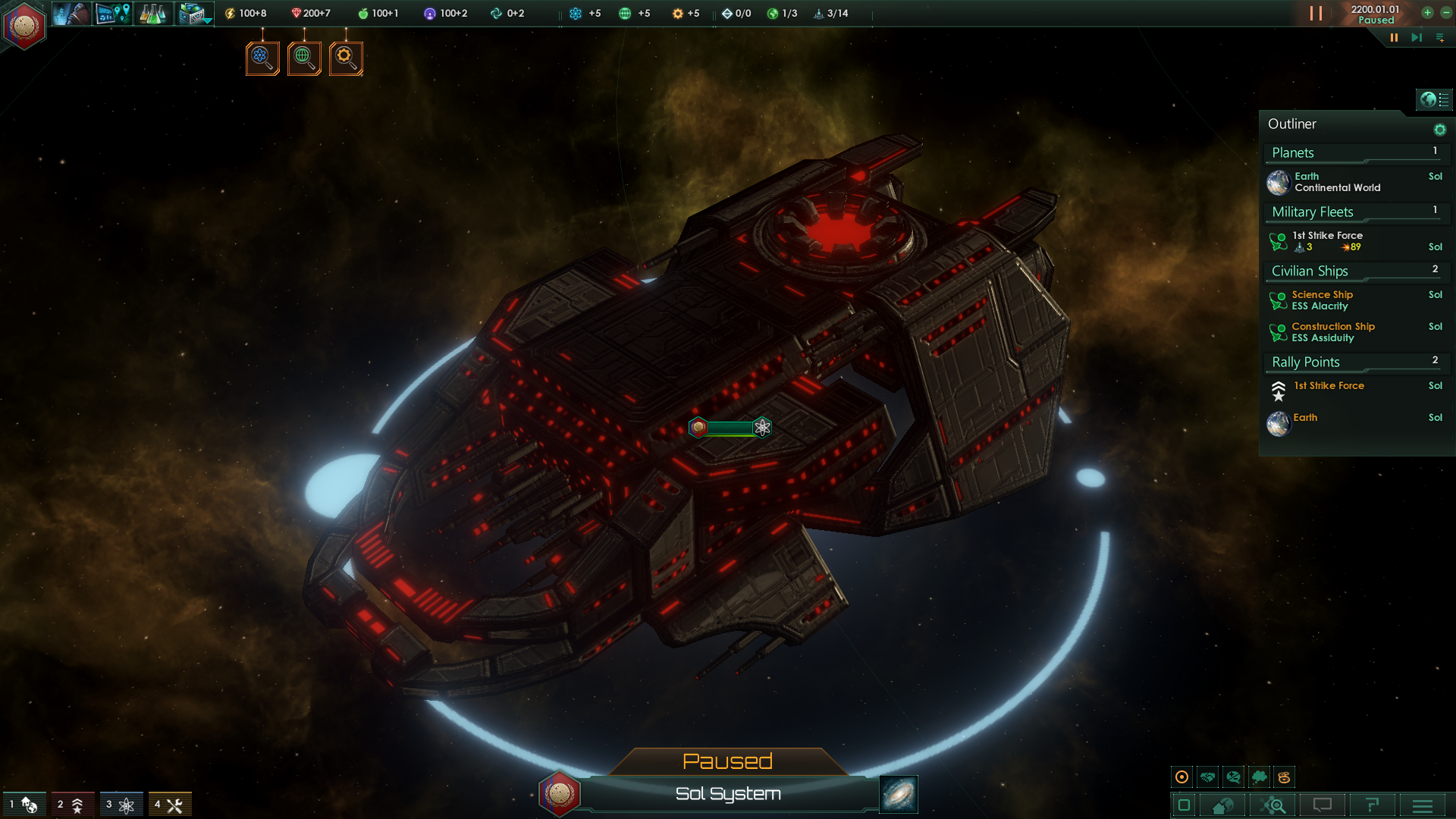Viewport: 1456px width, 819px height.
Task: Open the society research alert with globe
Action: click(x=304, y=58)
